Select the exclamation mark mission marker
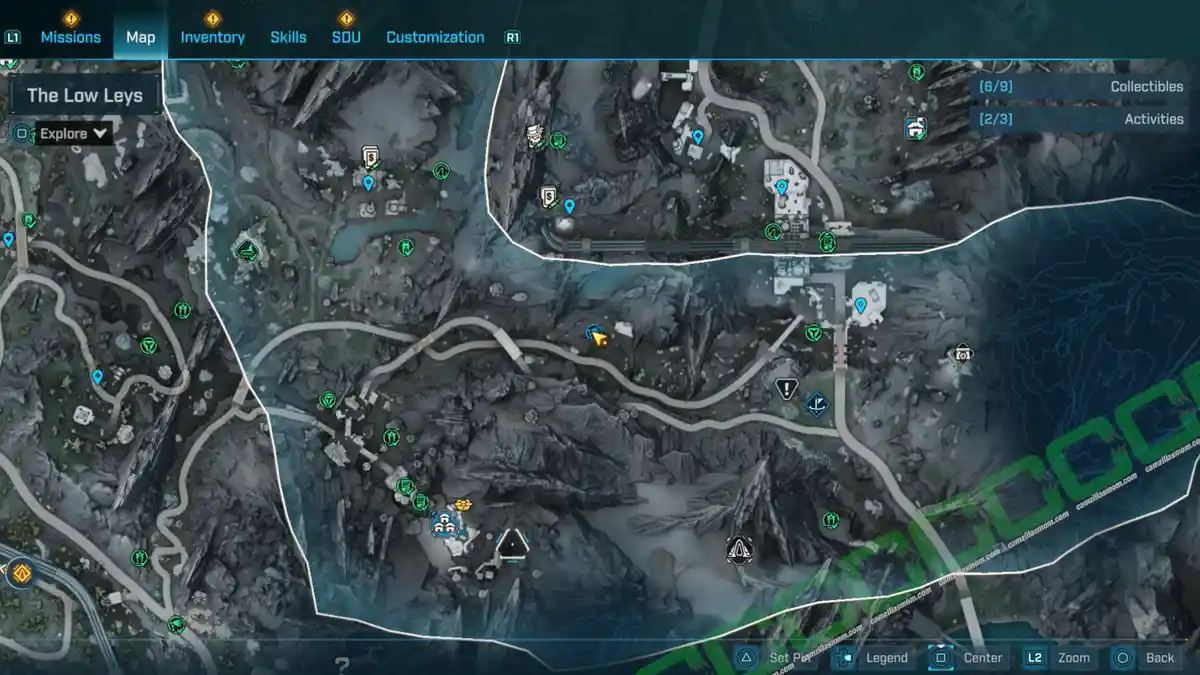 786,388
